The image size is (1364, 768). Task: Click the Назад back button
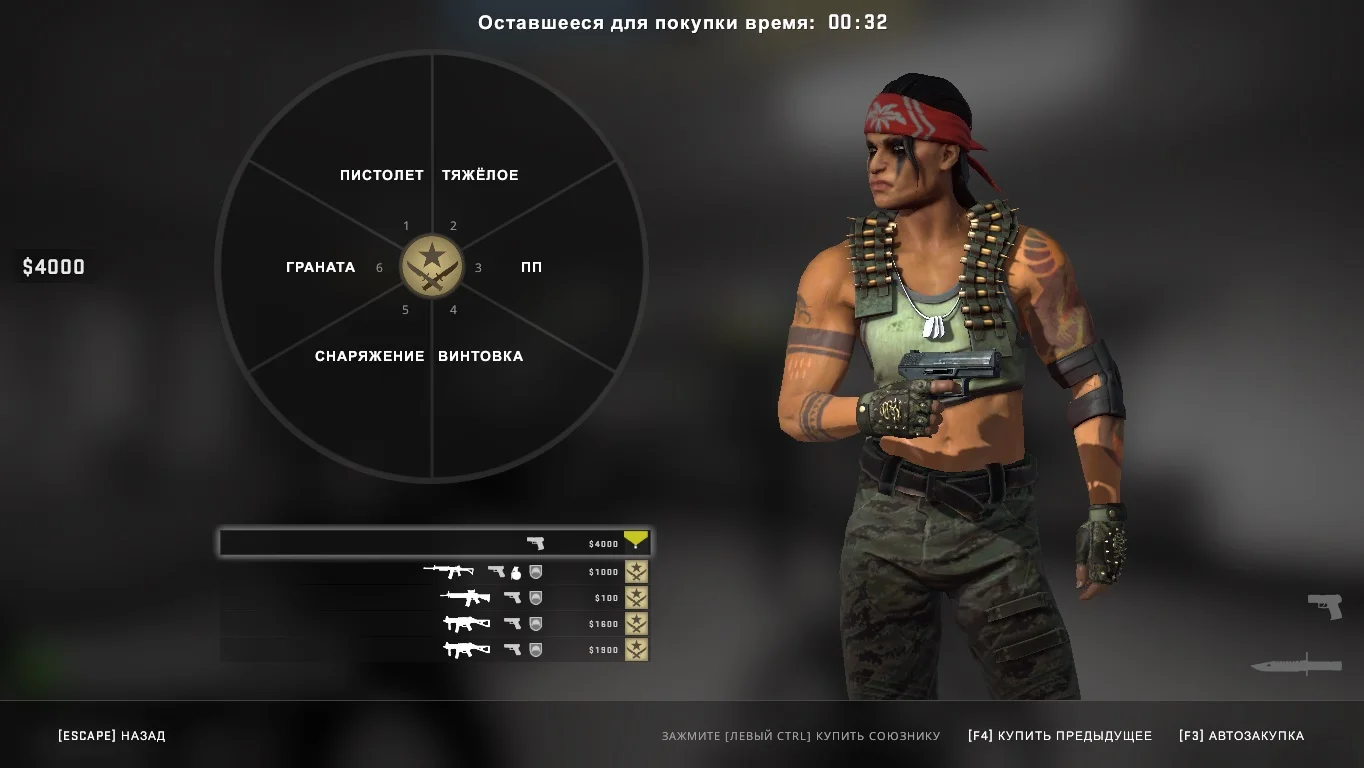pyautogui.click(x=111, y=736)
